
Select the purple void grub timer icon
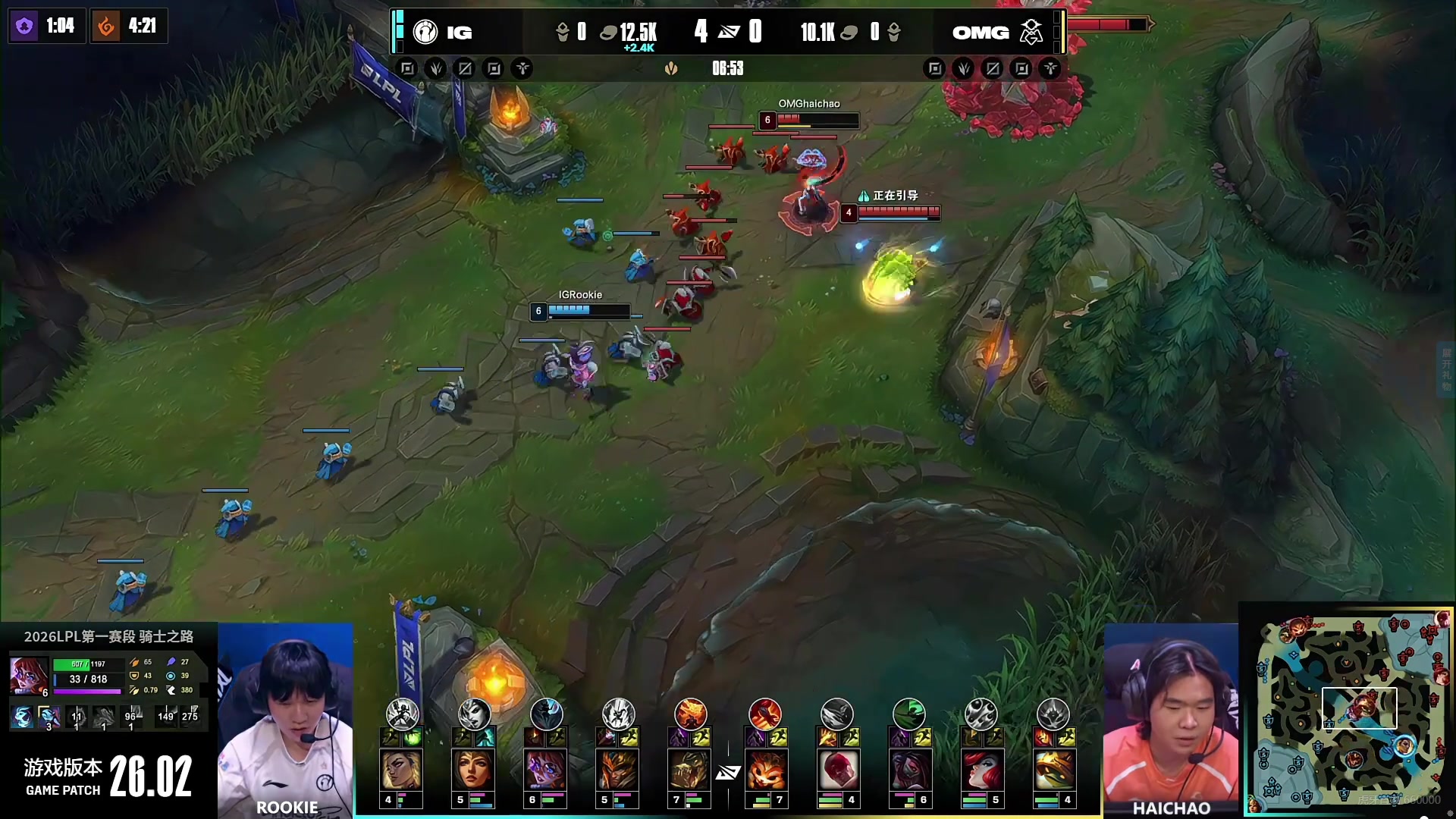pyautogui.click(x=24, y=27)
